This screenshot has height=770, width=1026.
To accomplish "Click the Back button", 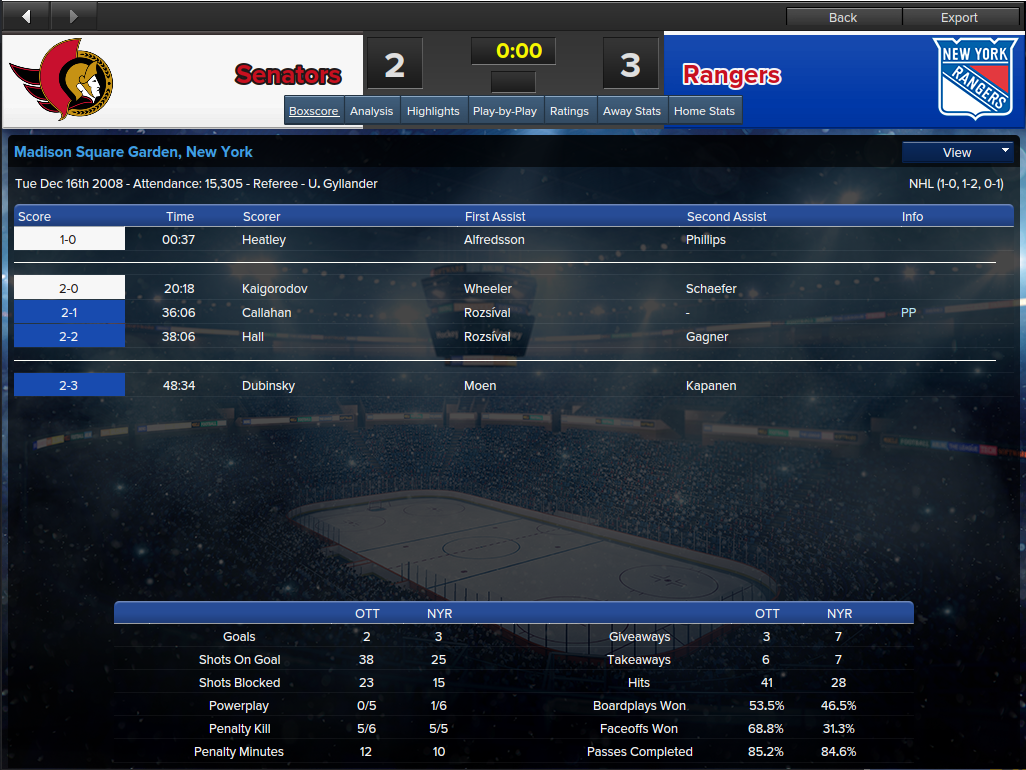I will 843,17.
